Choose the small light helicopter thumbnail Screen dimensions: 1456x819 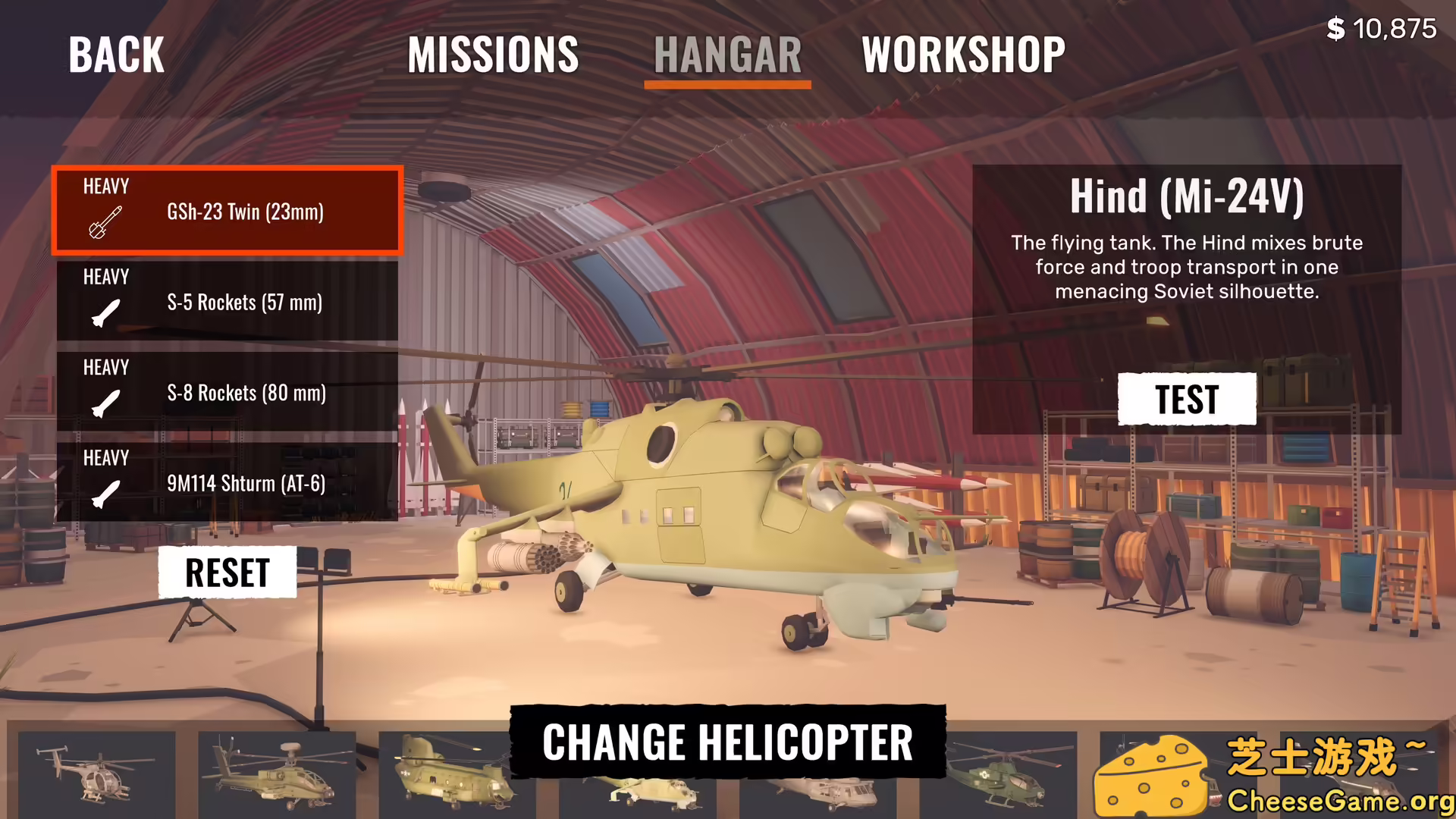[x=96, y=773]
